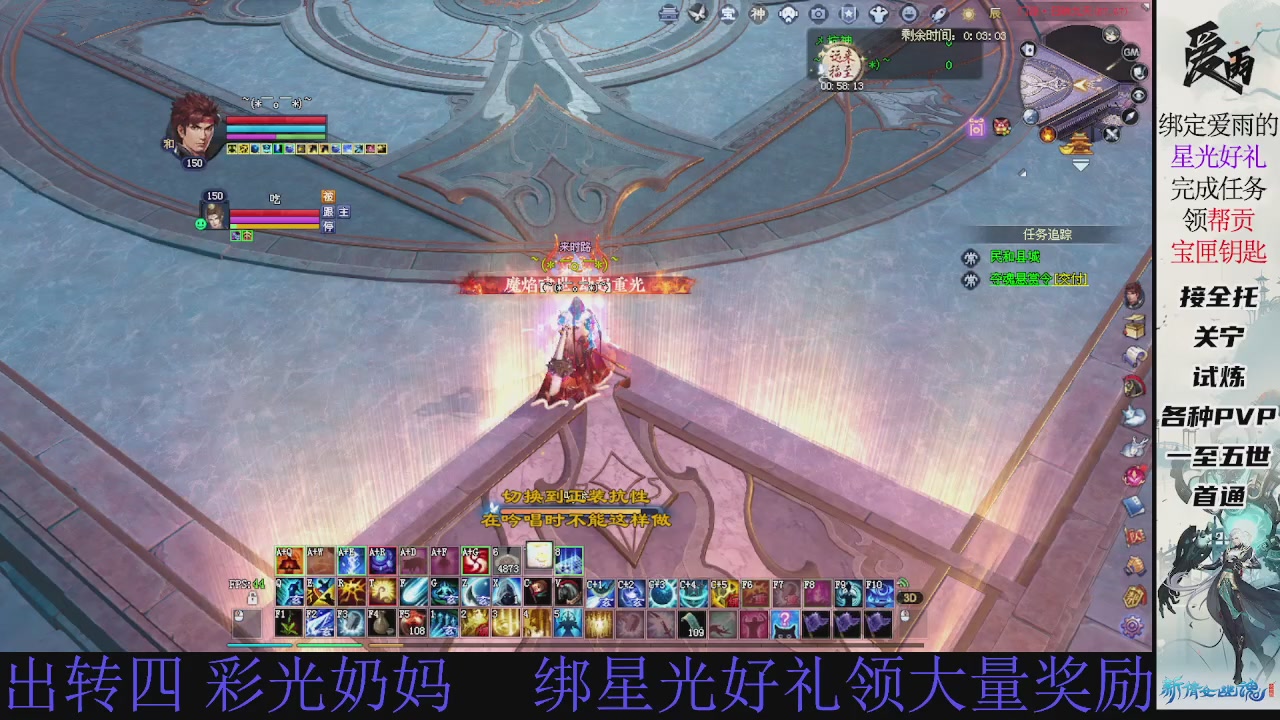Open the 远来福至 event panel below the minimap
Screen dimensions: 1280x720
coord(845,64)
